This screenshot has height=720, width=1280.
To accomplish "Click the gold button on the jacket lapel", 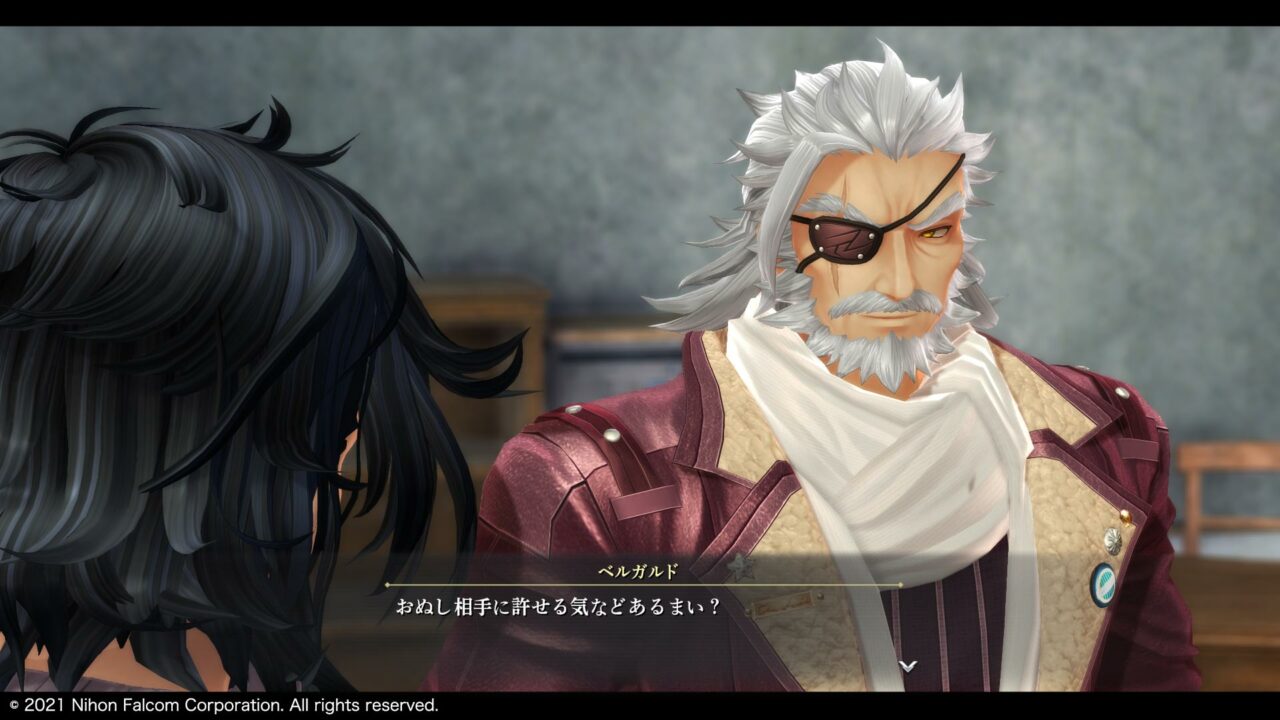I will [x=1125, y=514].
